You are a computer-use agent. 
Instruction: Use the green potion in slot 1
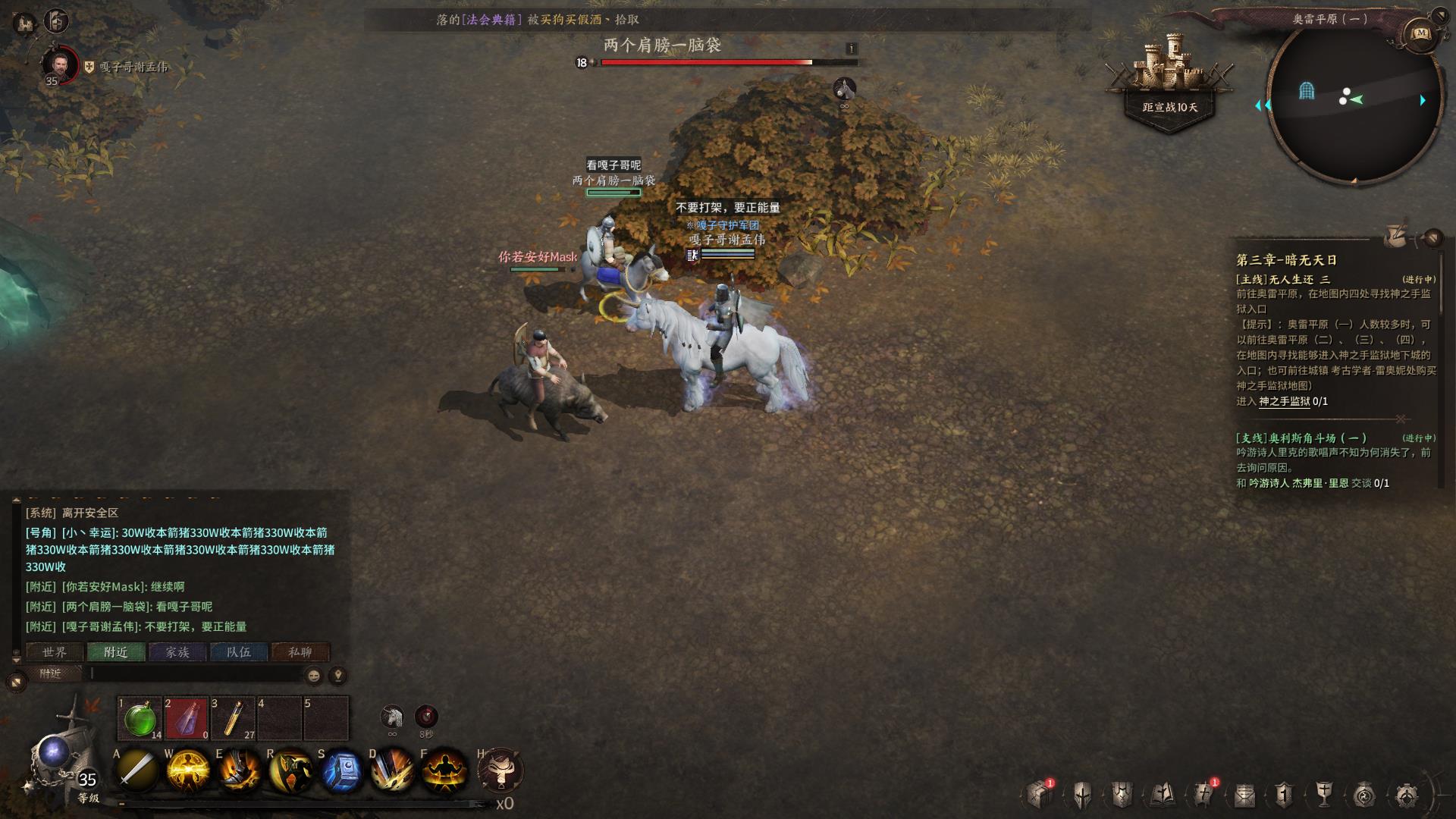pos(140,718)
